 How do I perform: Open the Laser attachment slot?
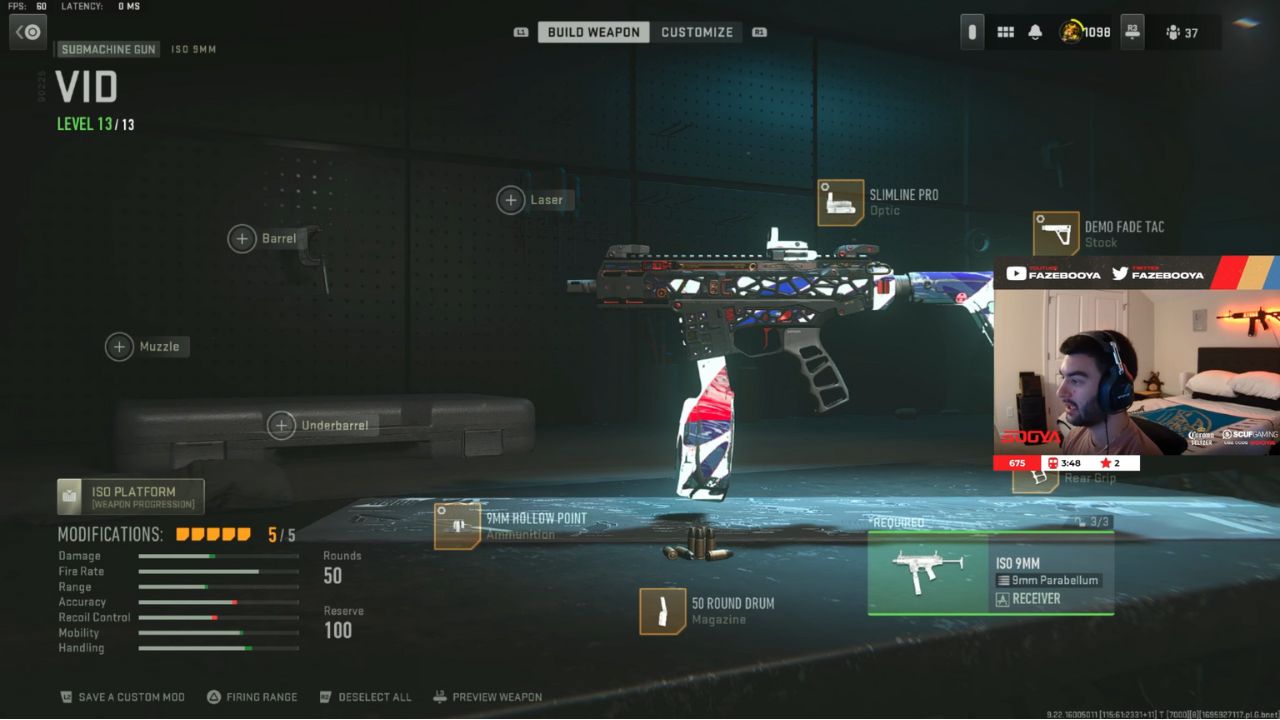click(x=533, y=199)
